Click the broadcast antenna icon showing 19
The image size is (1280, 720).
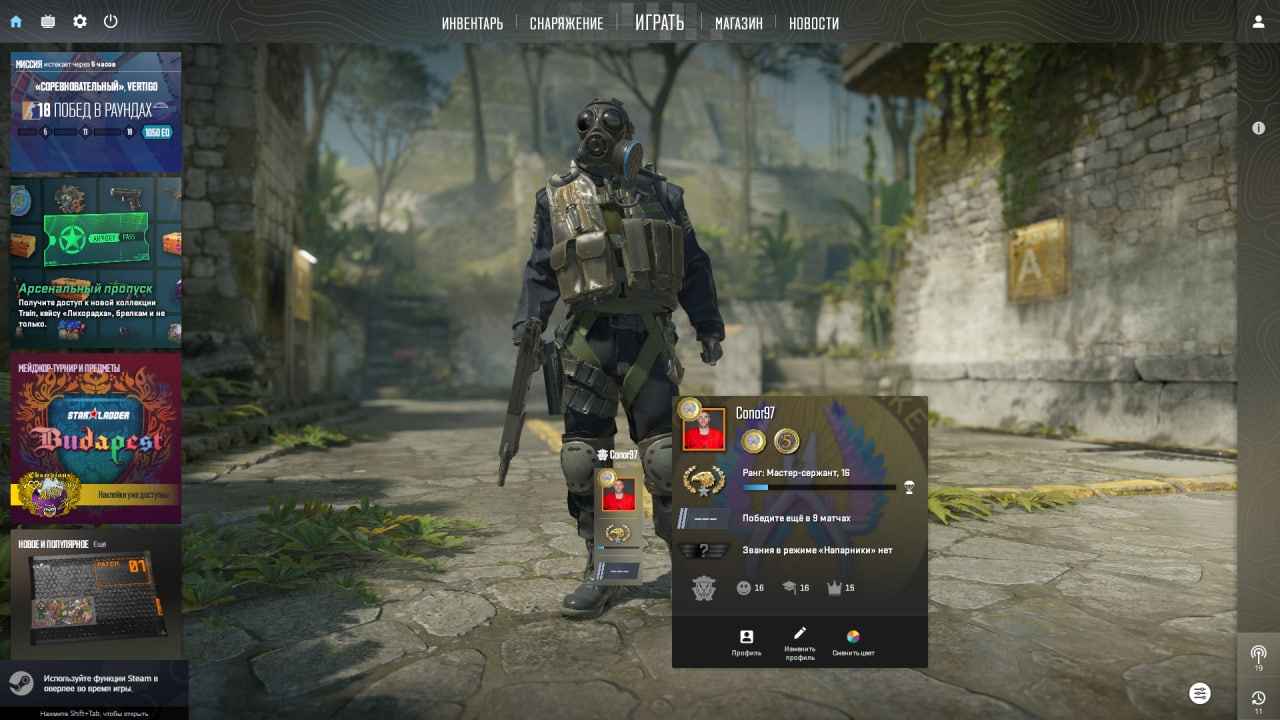click(1258, 655)
